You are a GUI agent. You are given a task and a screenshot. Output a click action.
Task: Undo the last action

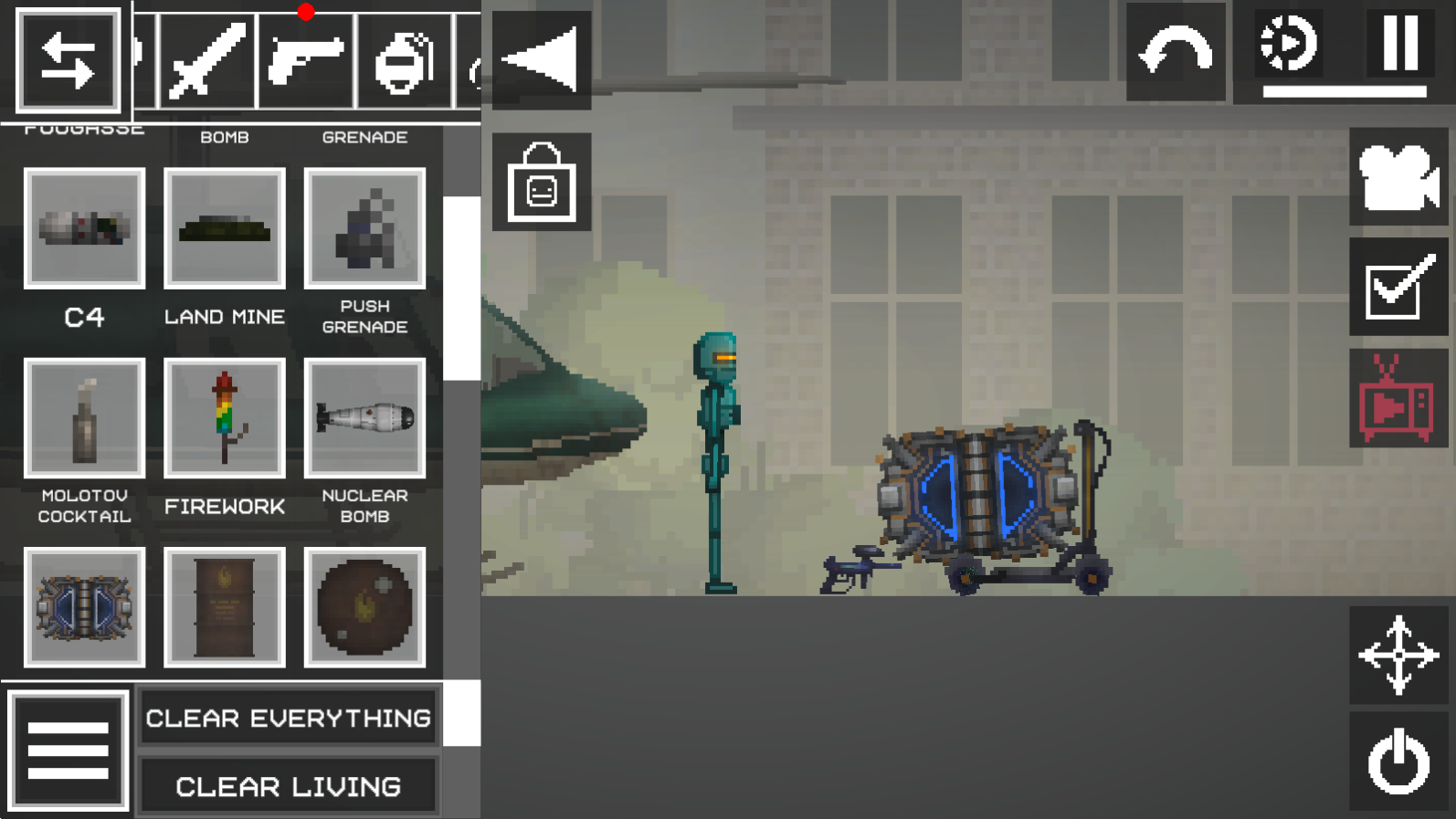click(1175, 52)
